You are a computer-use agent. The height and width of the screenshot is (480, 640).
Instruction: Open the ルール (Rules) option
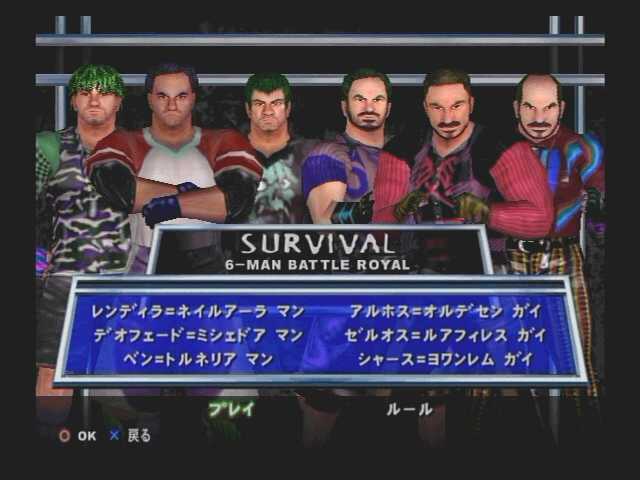pyautogui.click(x=410, y=409)
